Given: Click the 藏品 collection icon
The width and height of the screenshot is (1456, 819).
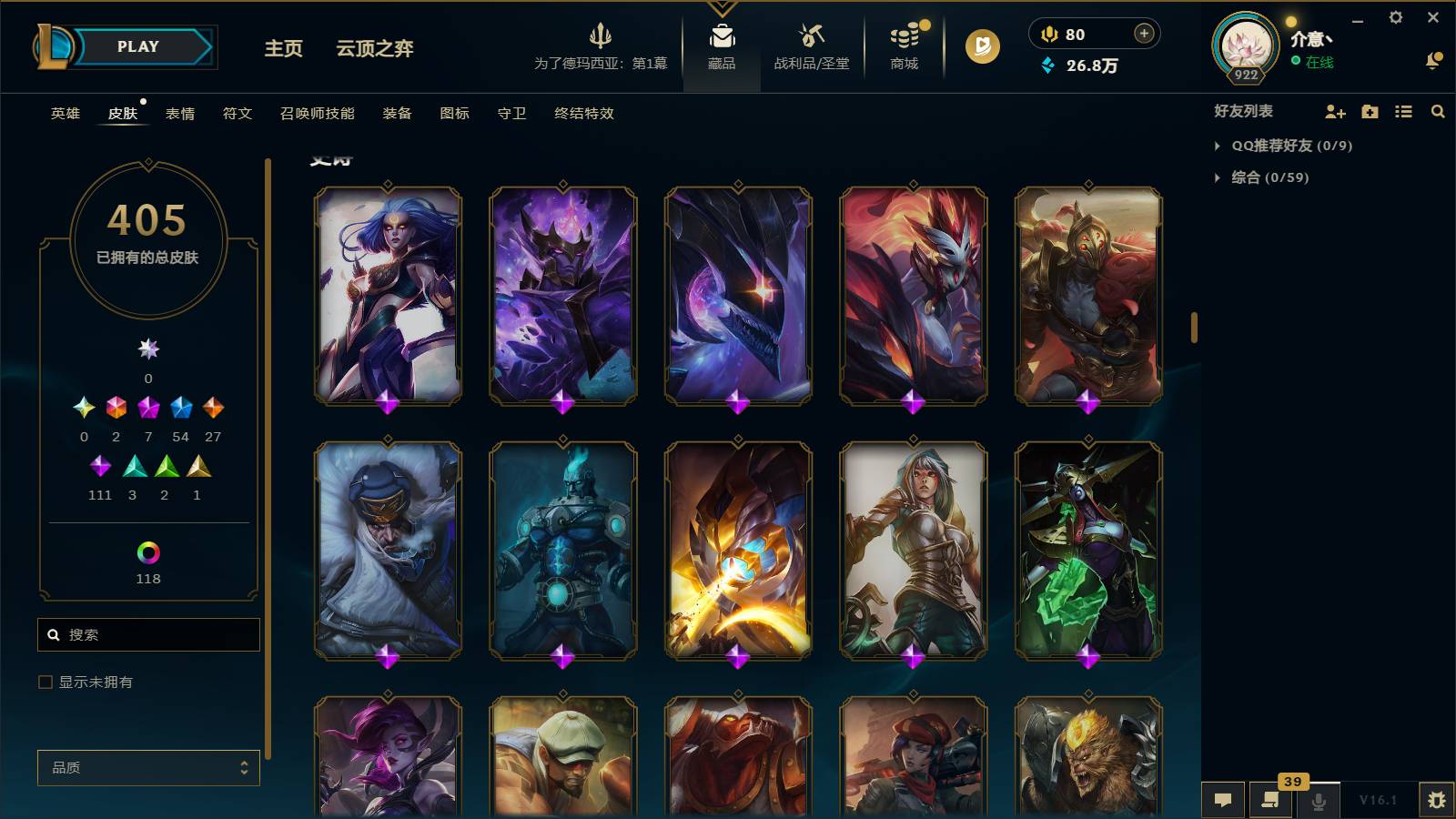Looking at the screenshot, I should coord(721,44).
